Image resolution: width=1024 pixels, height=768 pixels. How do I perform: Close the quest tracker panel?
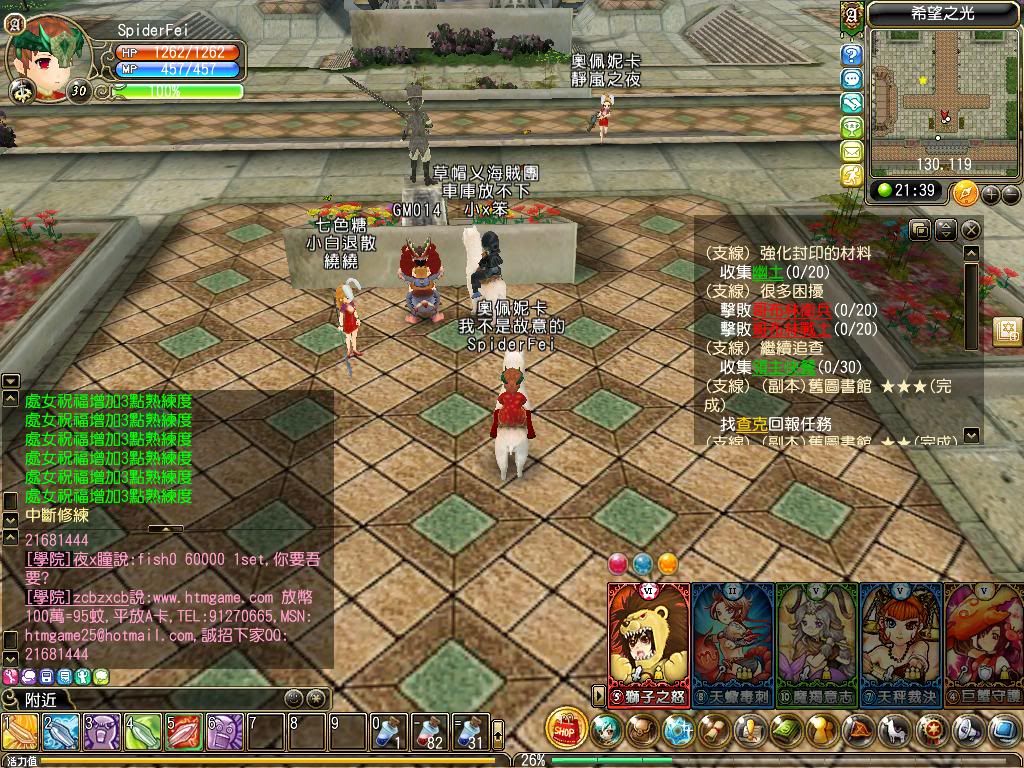[x=970, y=230]
